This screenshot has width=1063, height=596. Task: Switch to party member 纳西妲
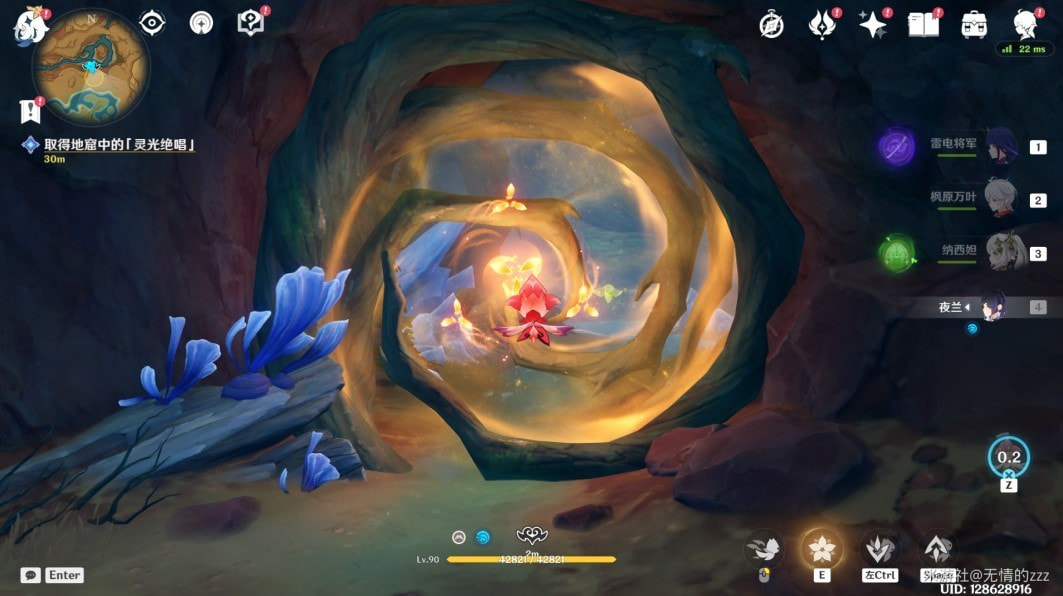1000,252
